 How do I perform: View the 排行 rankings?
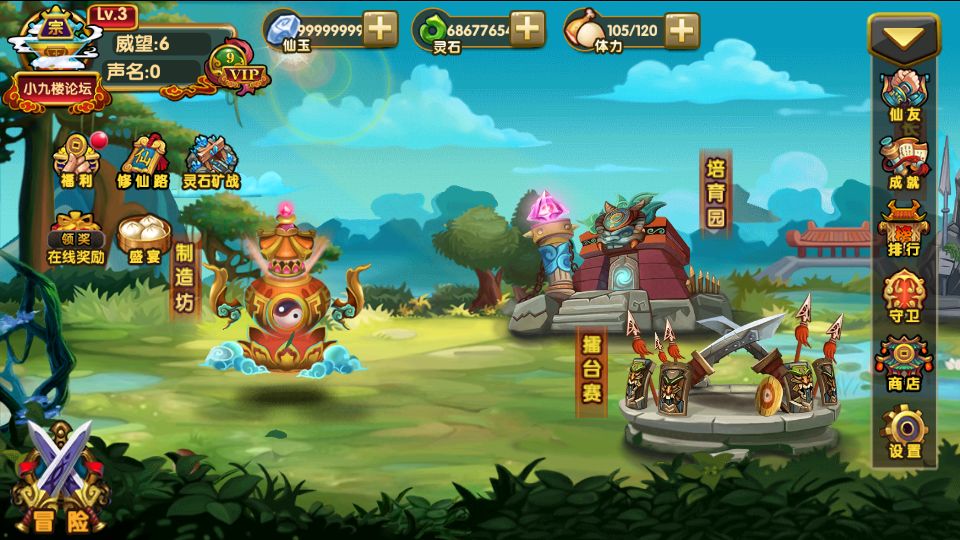pyautogui.click(x=904, y=229)
